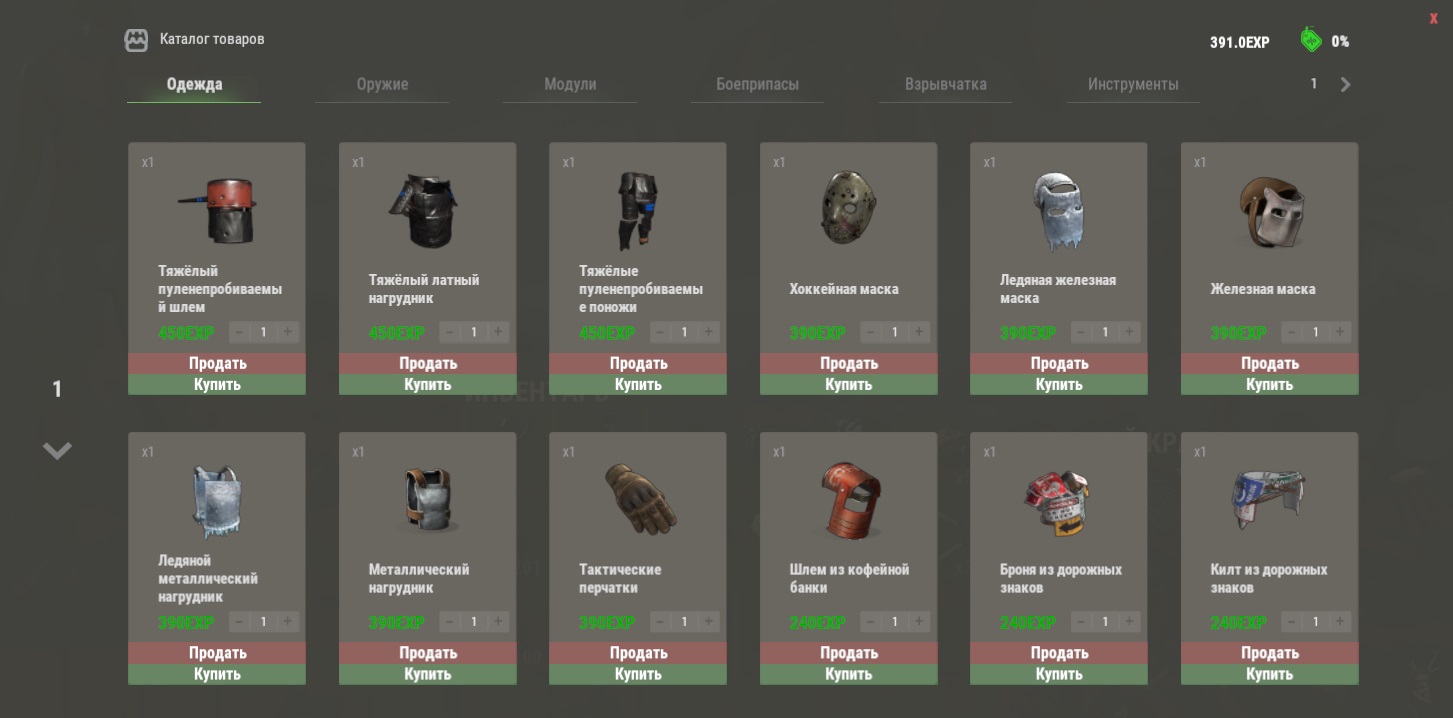Screen dimensions: 1453x718
Task: Click the right arrow next to category tabs
Action: pyautogui.click(x=1345, y=85)
